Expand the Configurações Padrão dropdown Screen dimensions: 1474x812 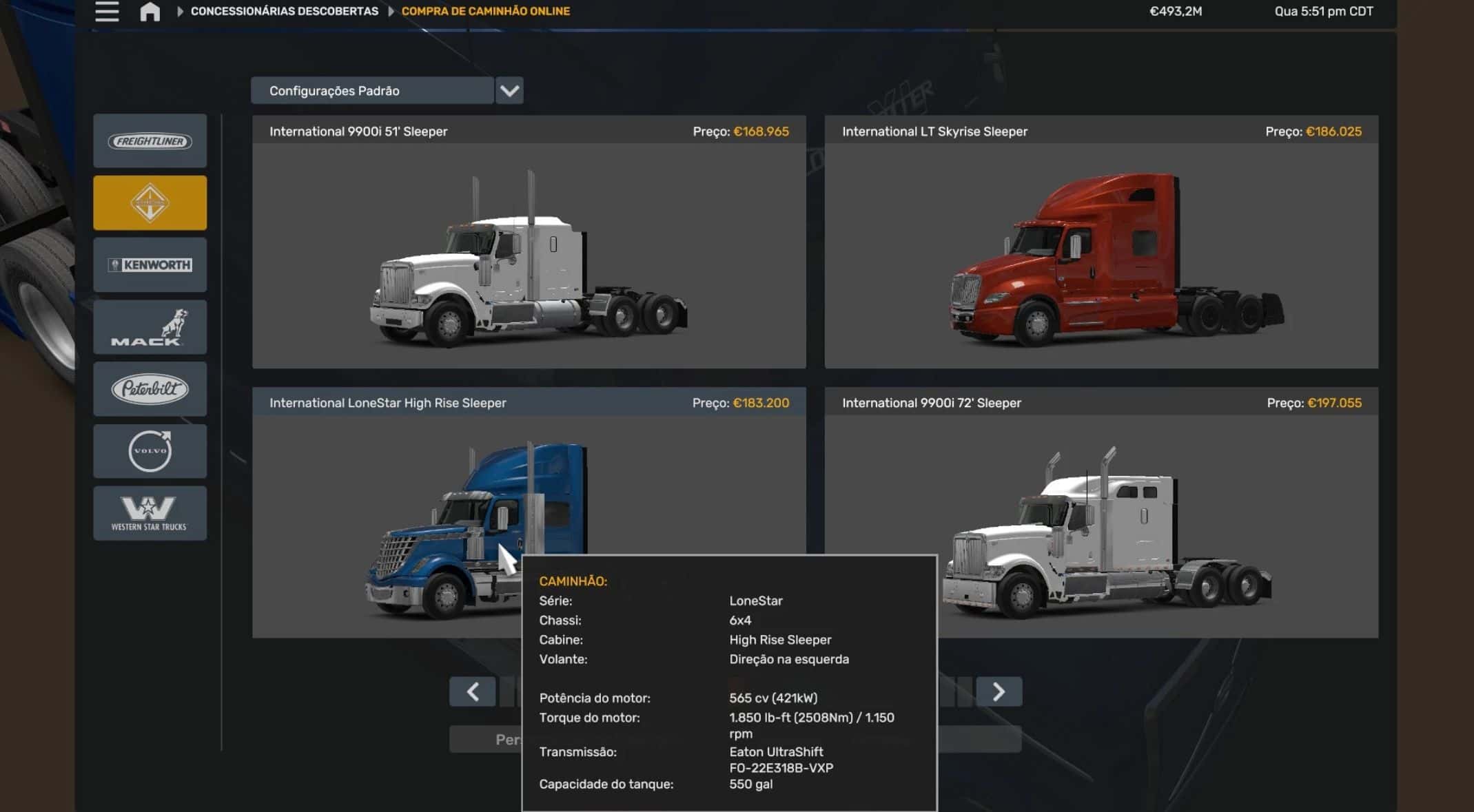tap(509, 91)
